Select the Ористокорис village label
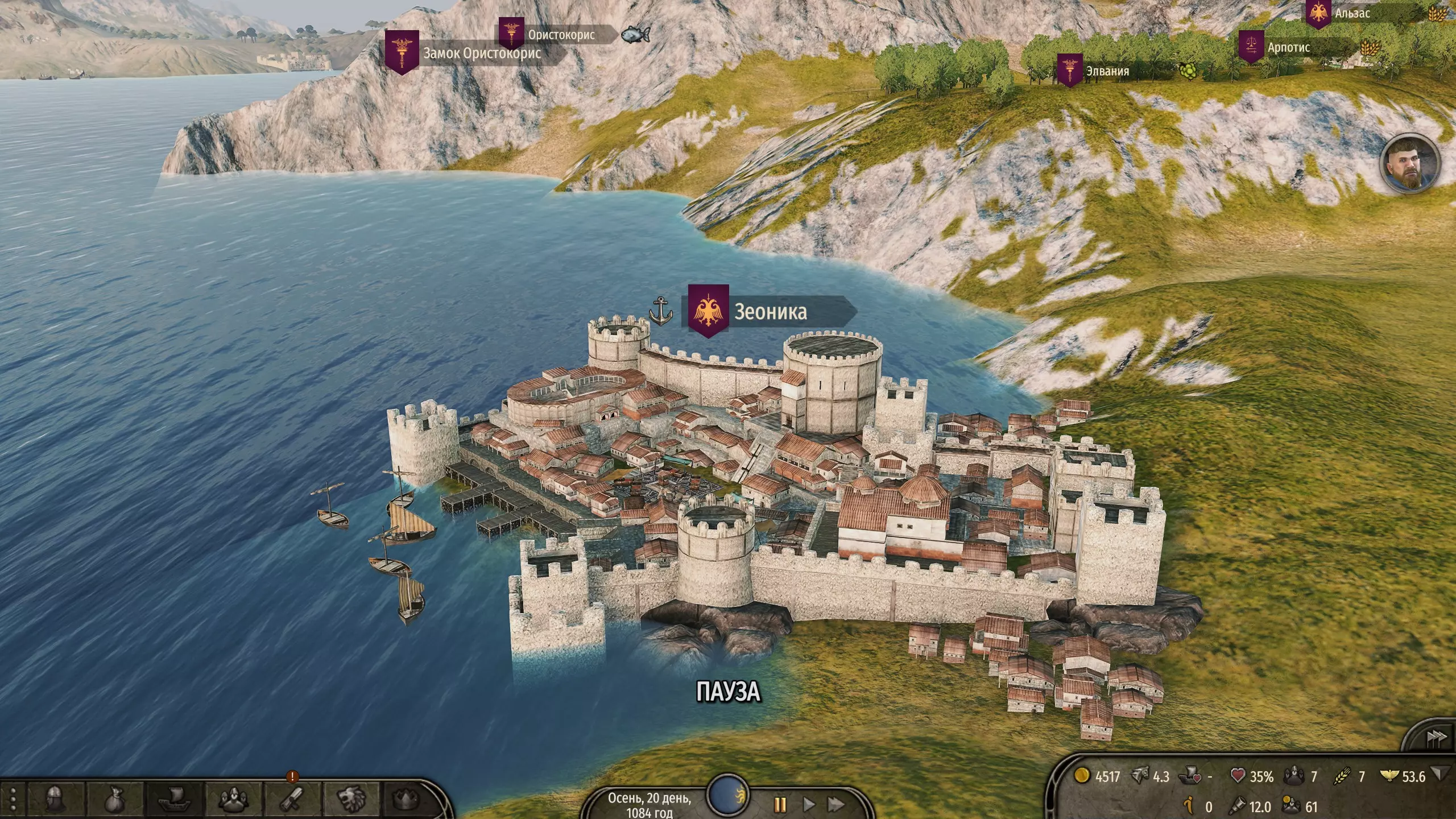Image resolution: width=1456 pixels, height=819 pixels. pyautogui.click(x=561, y=35)
